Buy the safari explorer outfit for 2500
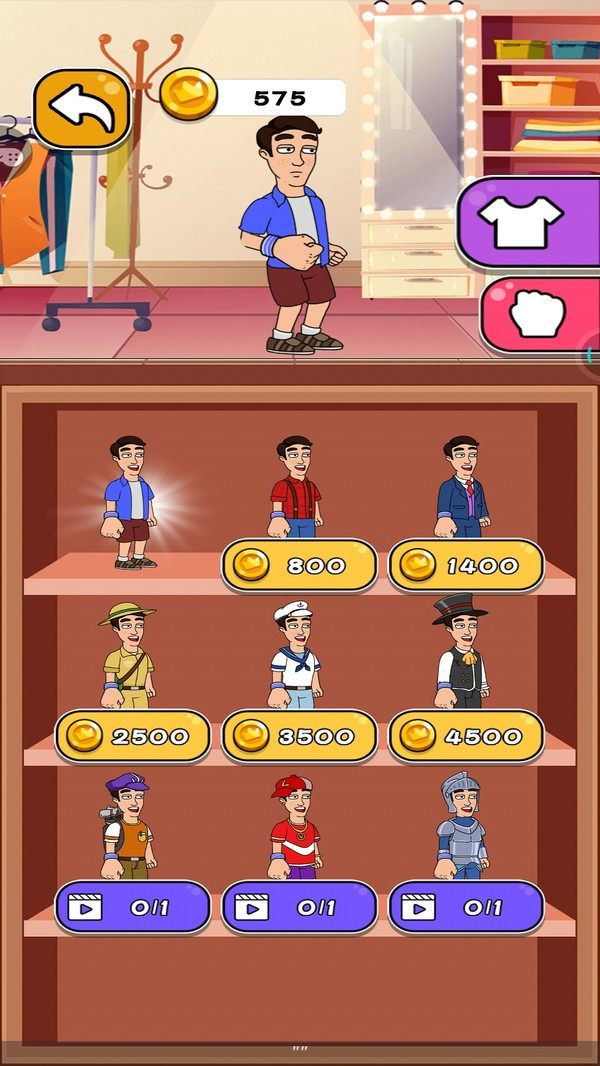The width and height of the screenshot is (600, 1066). 132,737
